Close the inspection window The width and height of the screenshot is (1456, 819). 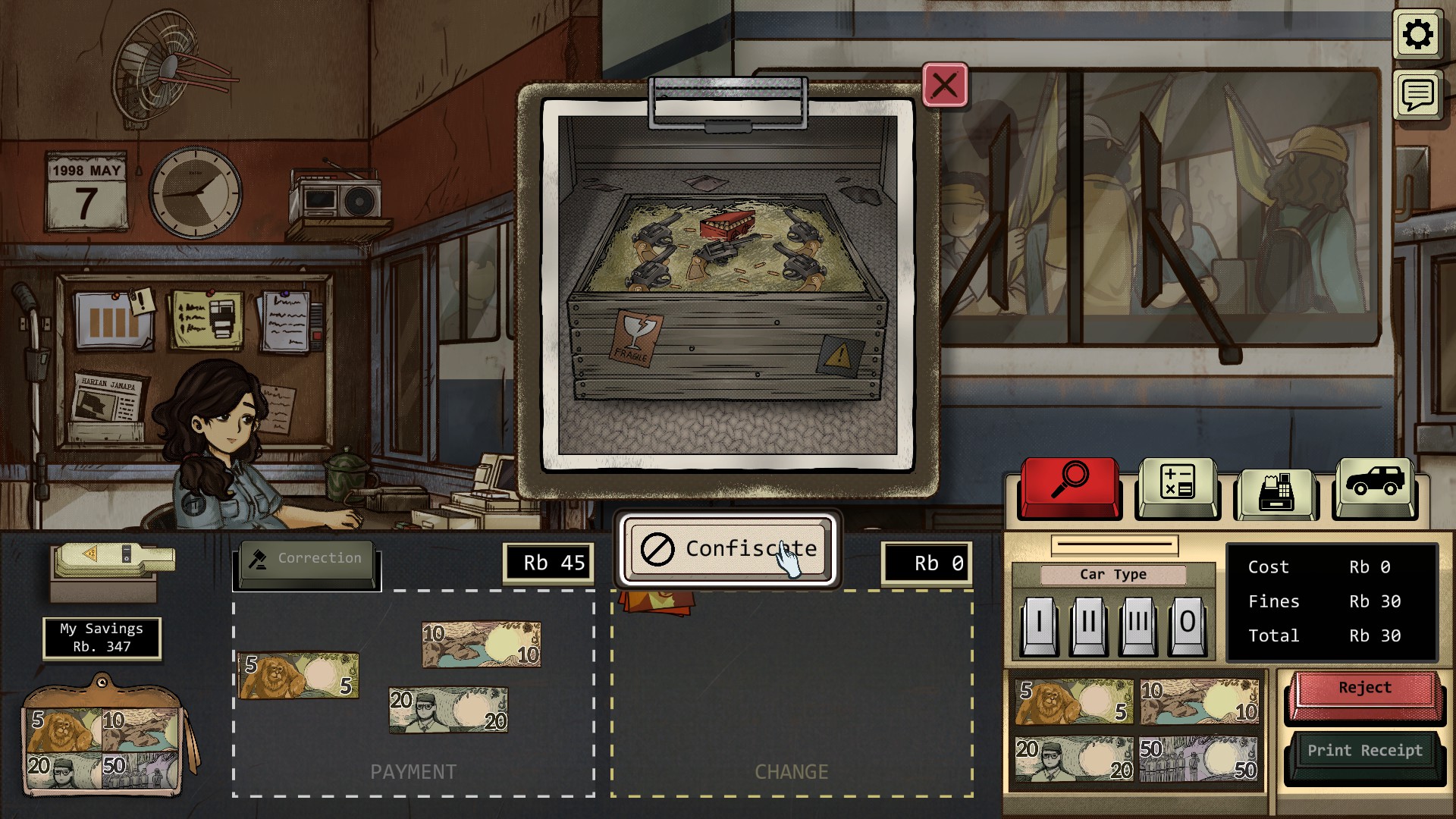pyautogui.click(x=944, y=85)
